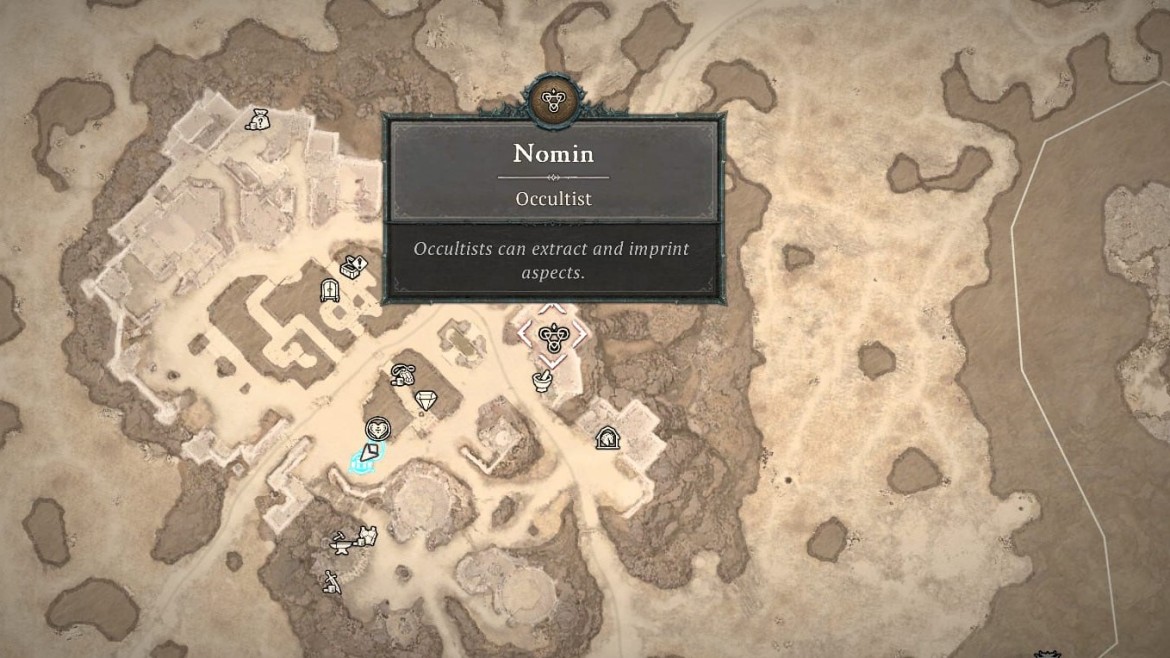Click the glowing blue waypoint marker

366,459
